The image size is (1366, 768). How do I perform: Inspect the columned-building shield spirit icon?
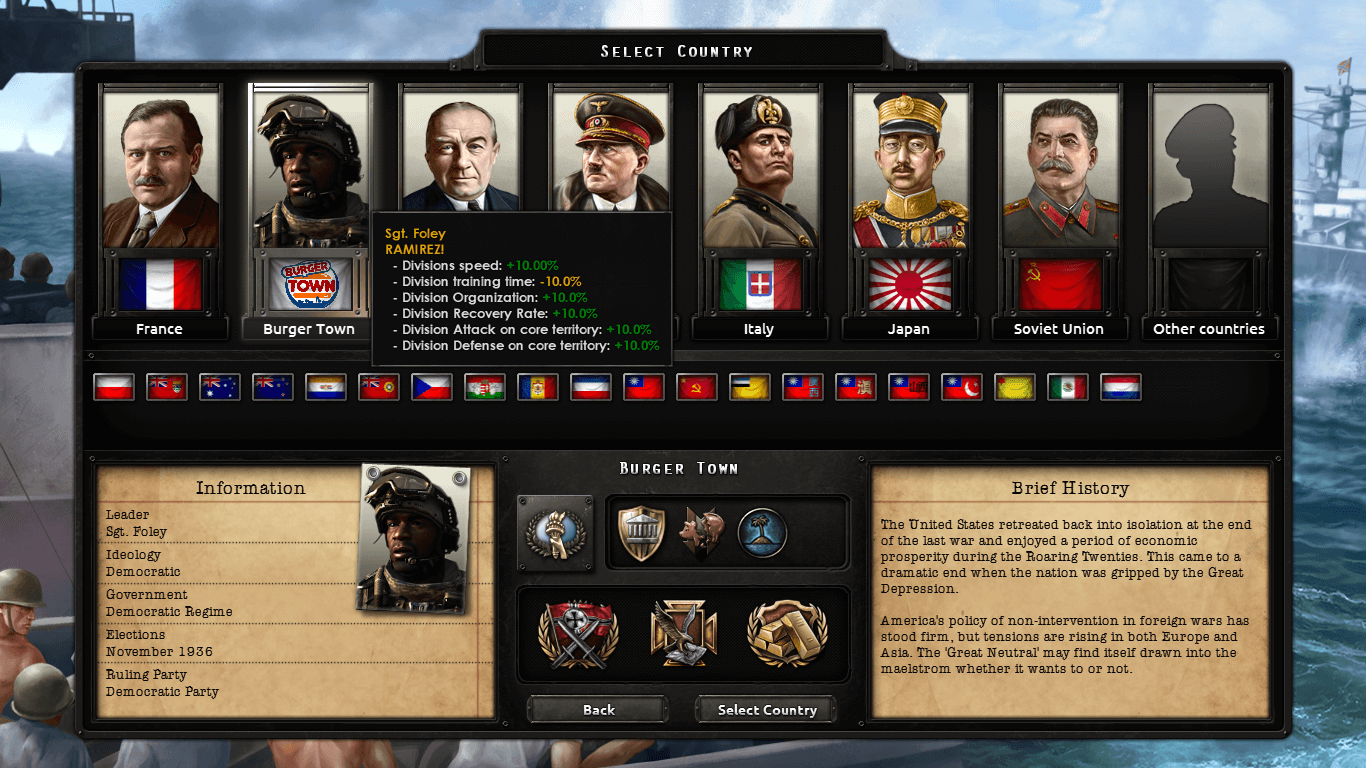point(642,533)
